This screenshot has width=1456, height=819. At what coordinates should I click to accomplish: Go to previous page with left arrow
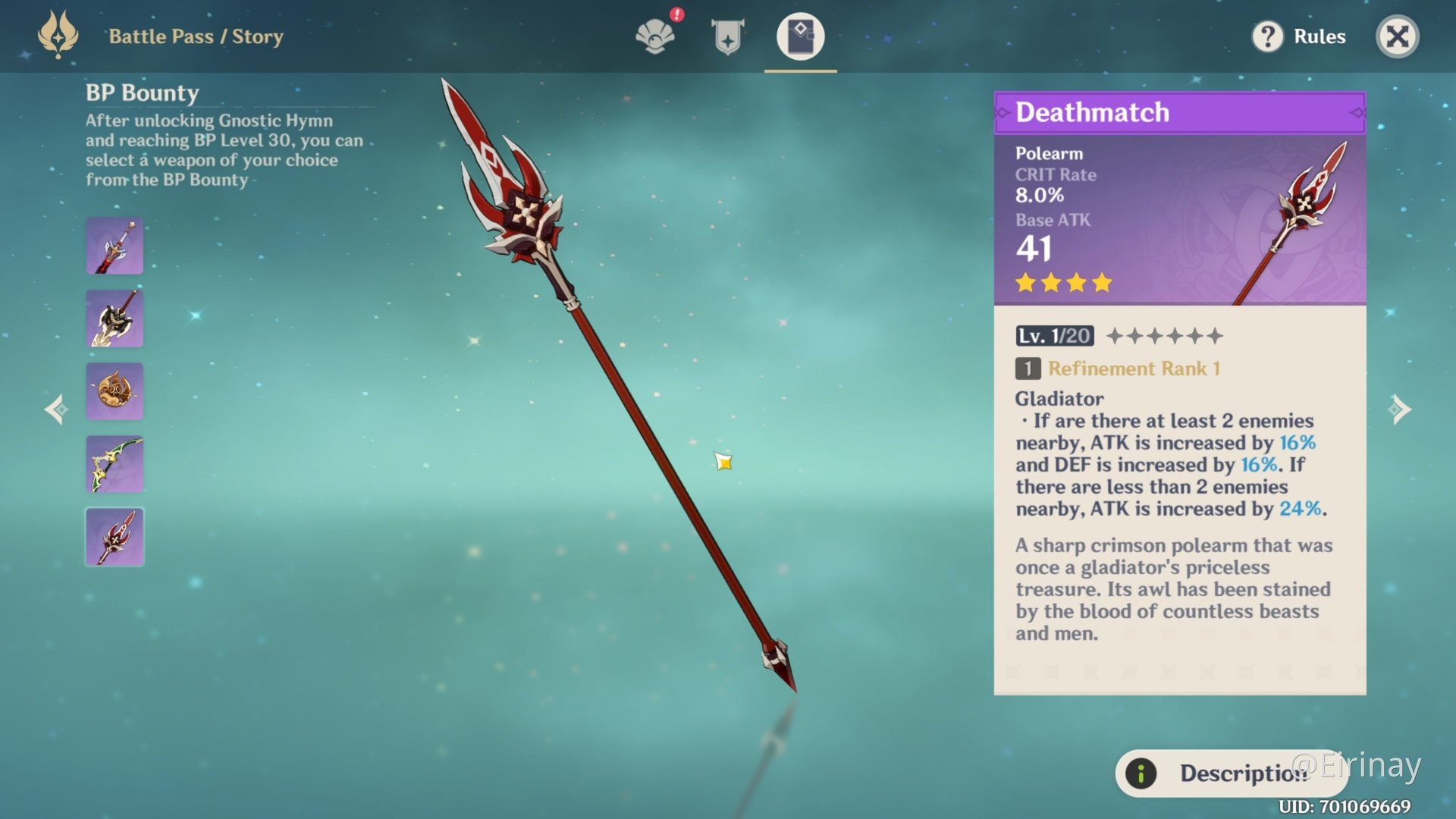[55, 409]
